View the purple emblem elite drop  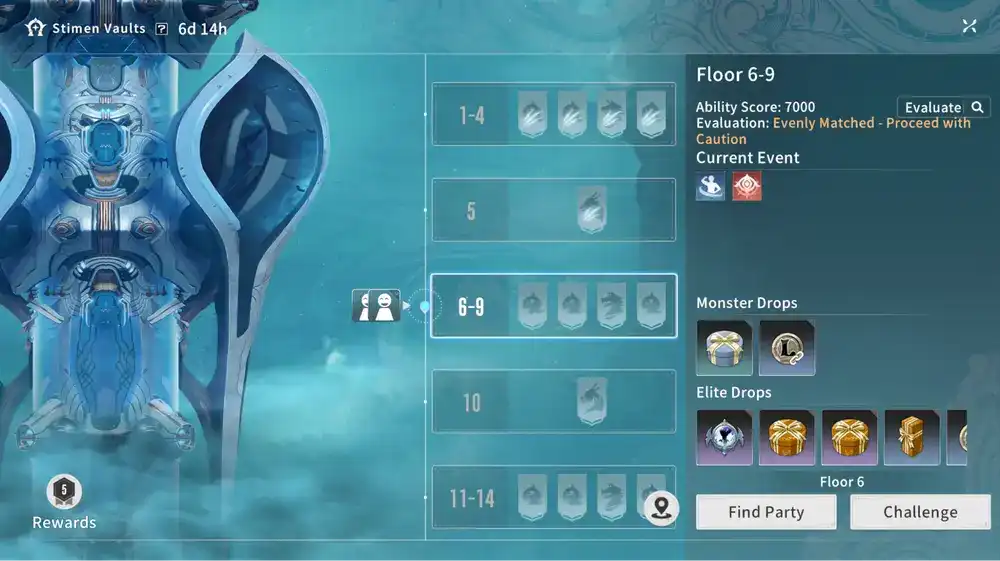724,437
